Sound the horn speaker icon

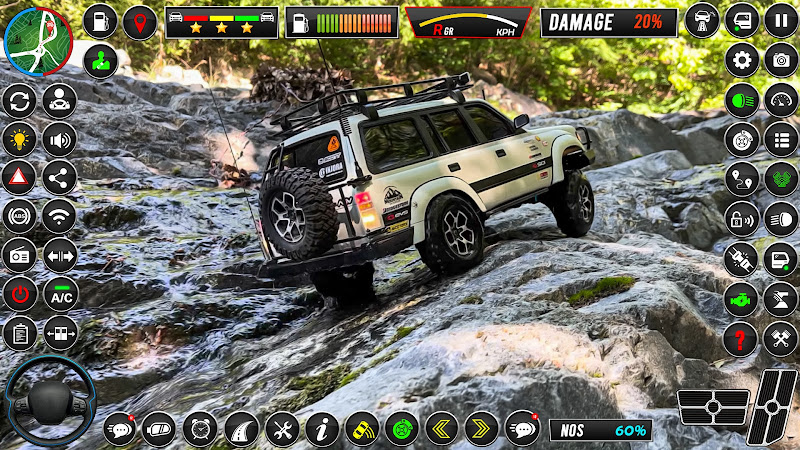(x=61, y=139)
